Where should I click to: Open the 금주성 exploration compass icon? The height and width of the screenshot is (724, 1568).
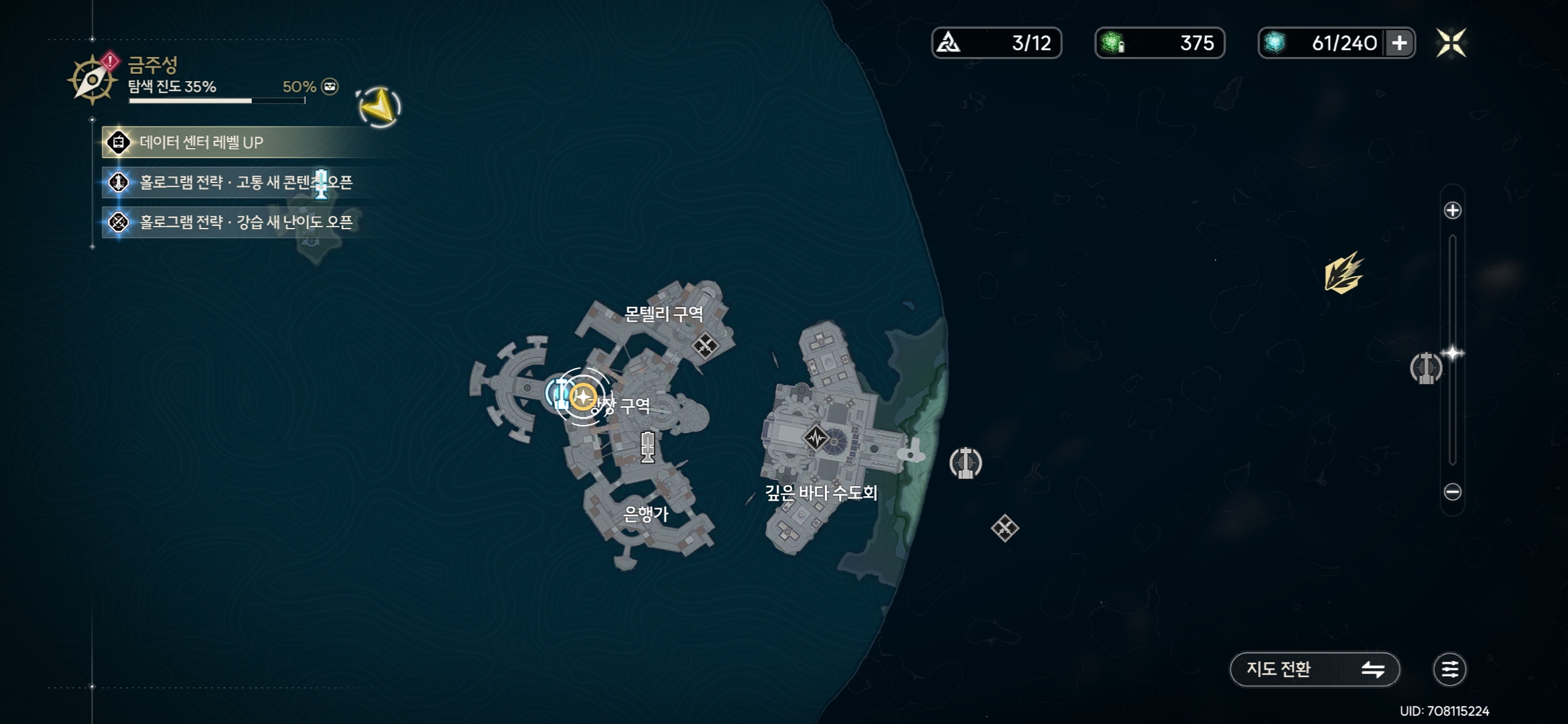(x=92, y=79)
